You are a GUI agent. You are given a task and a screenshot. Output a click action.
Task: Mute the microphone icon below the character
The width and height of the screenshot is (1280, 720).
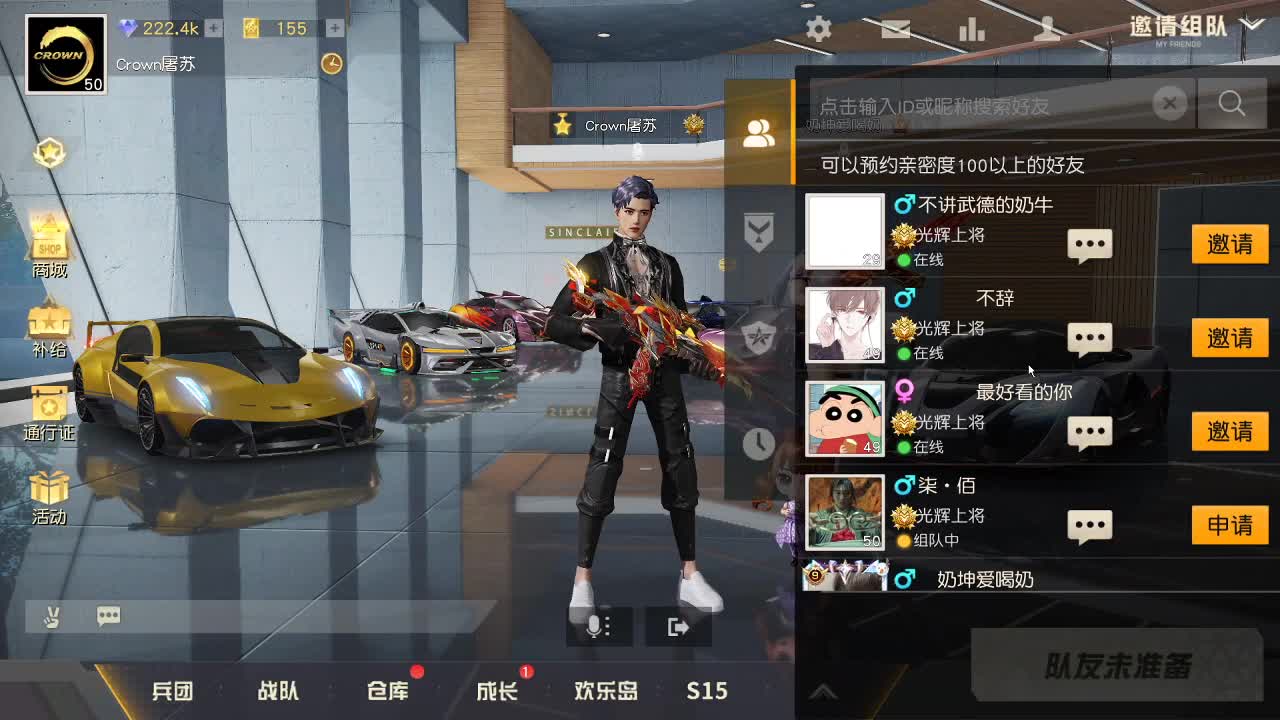click(x=597, y=627)
